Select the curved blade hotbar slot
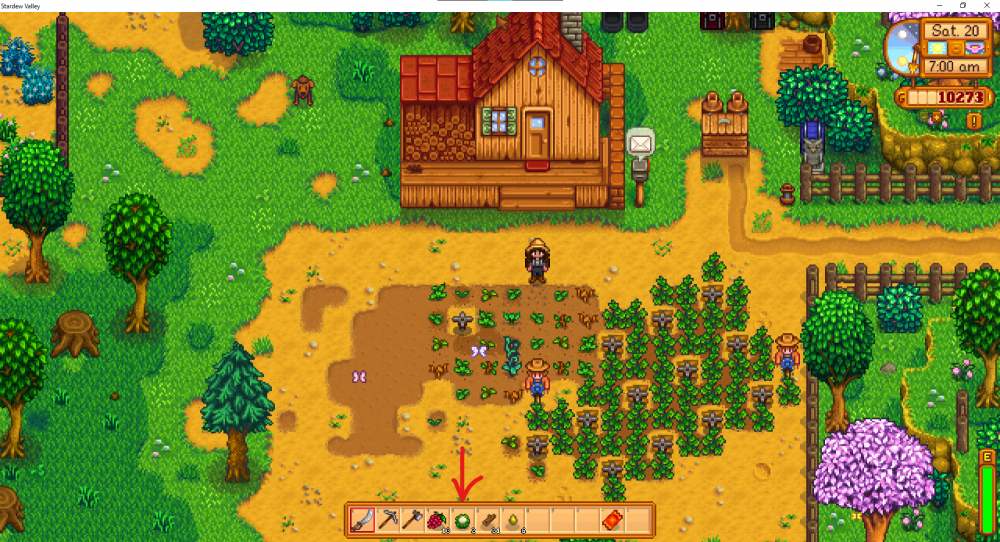This screenshot has width=1000, height=542. [x=362, y=520]
